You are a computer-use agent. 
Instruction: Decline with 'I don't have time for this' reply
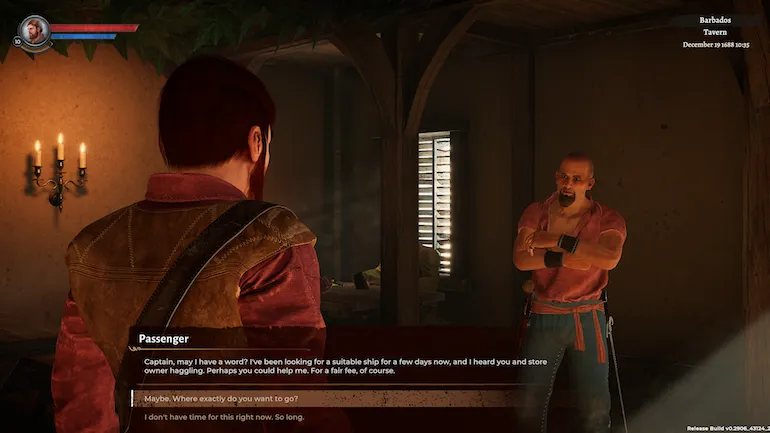point(225,416)
